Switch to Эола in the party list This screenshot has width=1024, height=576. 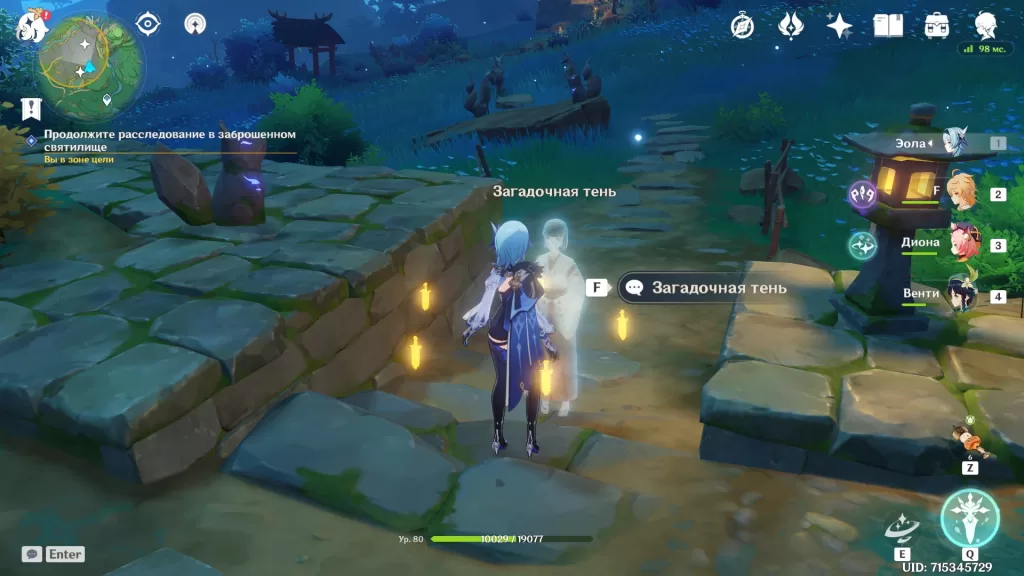pyautogui.click(x=956, y=145)
